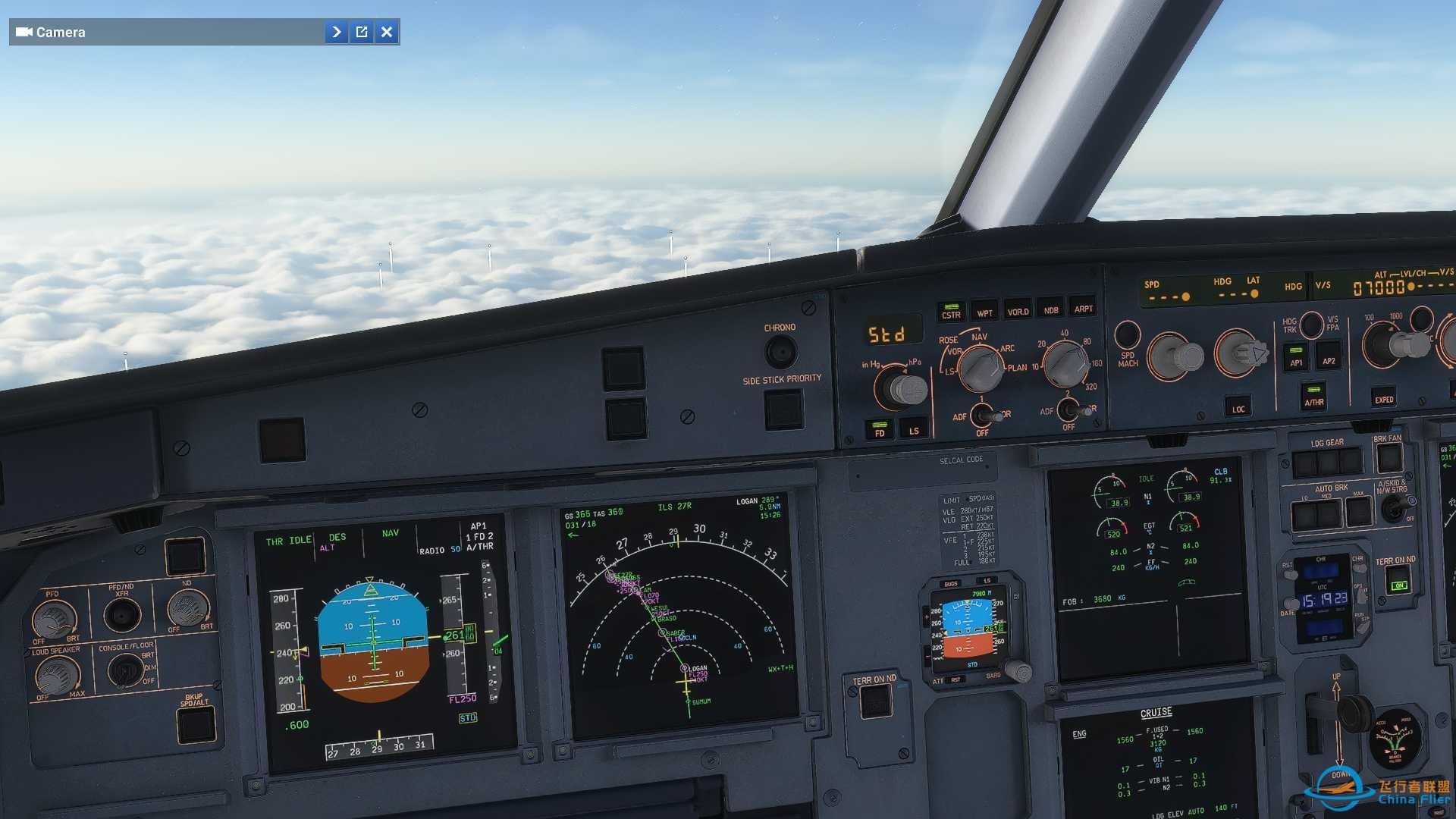
Task: Show airports by pressing the ARPT button
Action: pyautogui.click(x=1084, y=309)
